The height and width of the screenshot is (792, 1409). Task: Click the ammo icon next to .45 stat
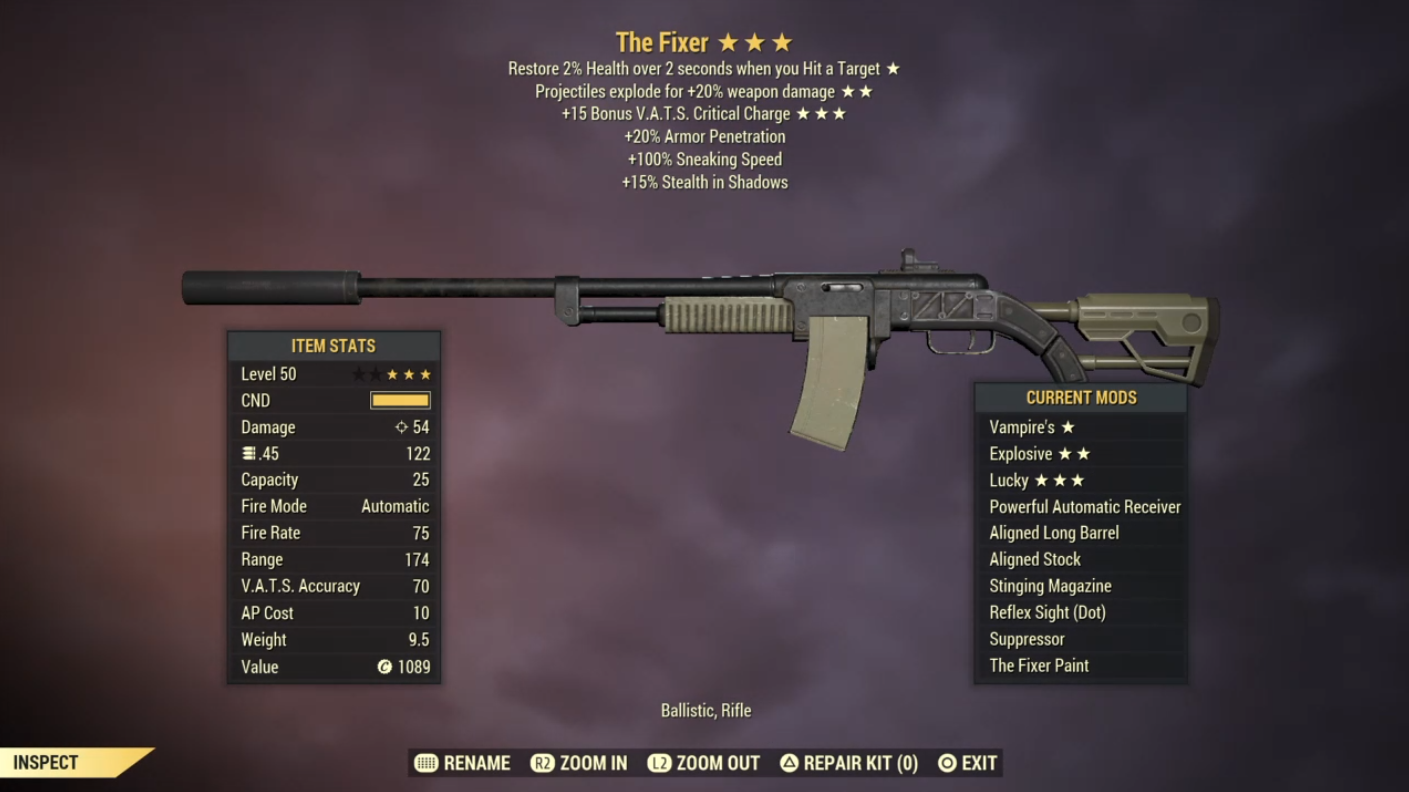(x=250, y=453)
